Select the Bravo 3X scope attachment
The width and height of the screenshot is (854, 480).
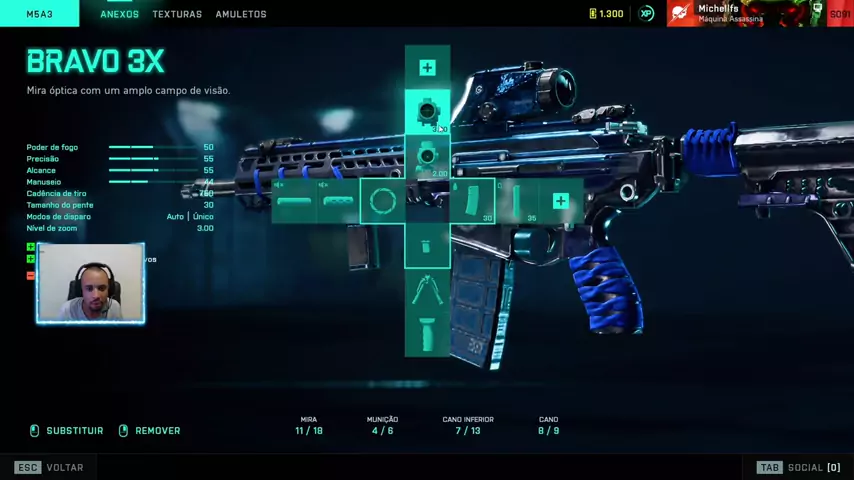pyautogui.click(x=427, y=111)
